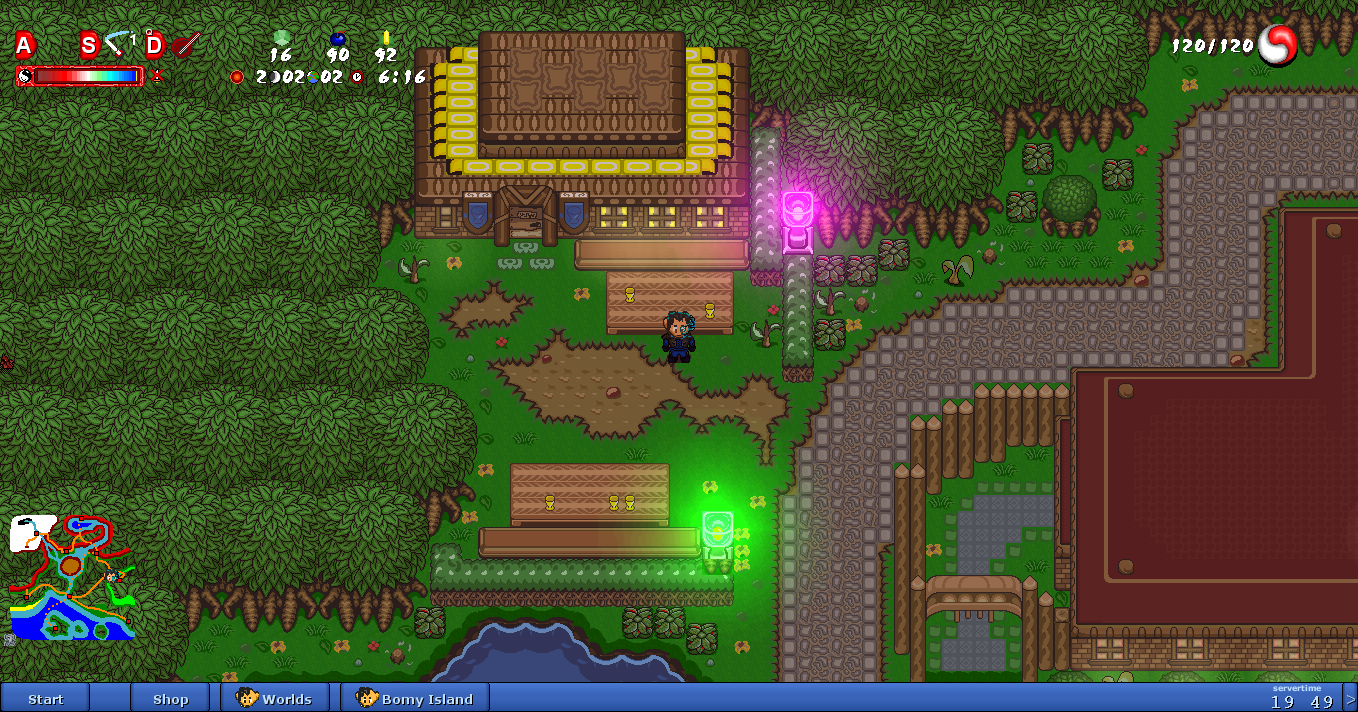Open the Worlds list
This screenshot has height=712, width=1358.
click(275, 698)
